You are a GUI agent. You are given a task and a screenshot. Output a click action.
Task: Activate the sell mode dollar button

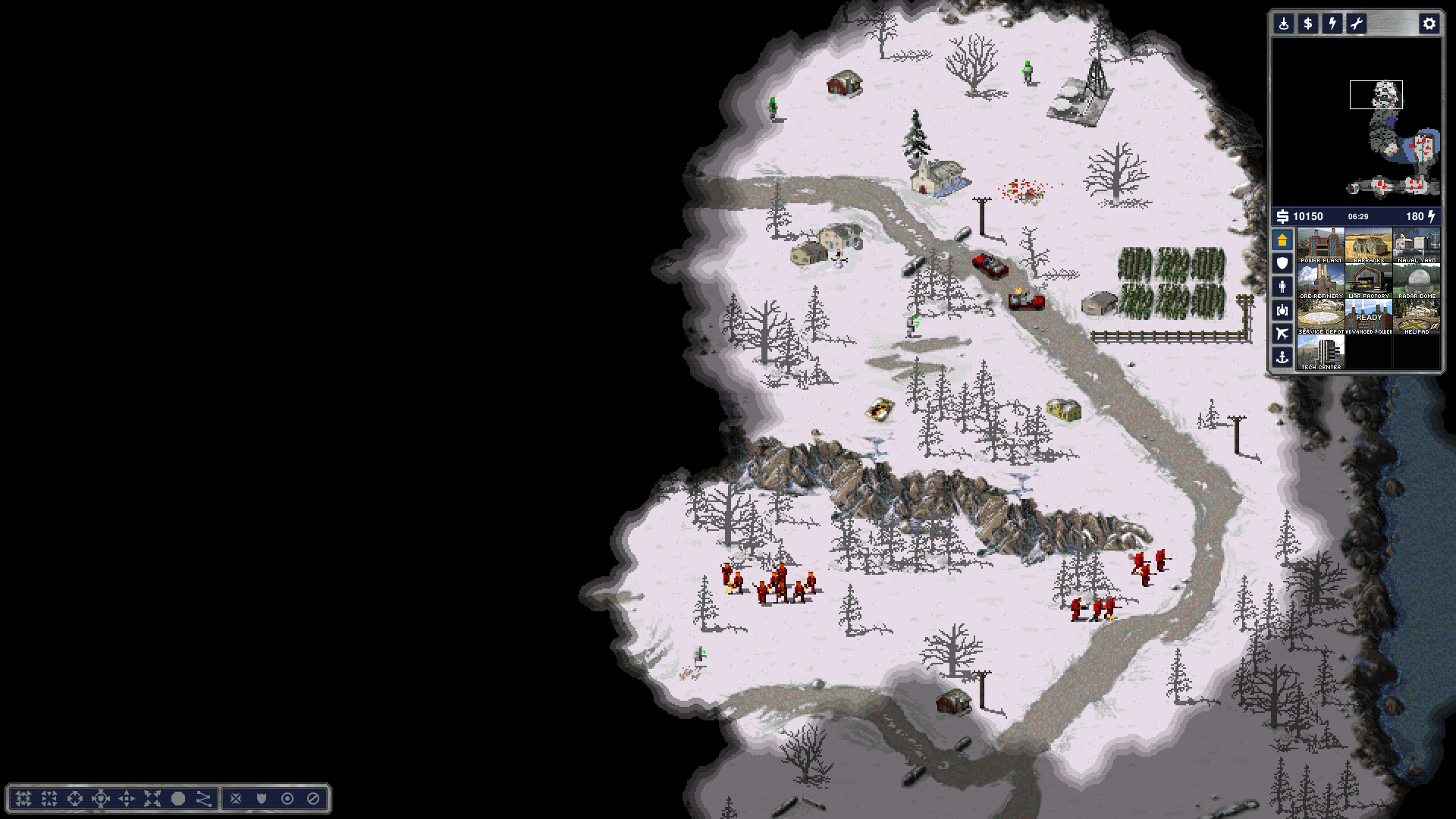1307,24
